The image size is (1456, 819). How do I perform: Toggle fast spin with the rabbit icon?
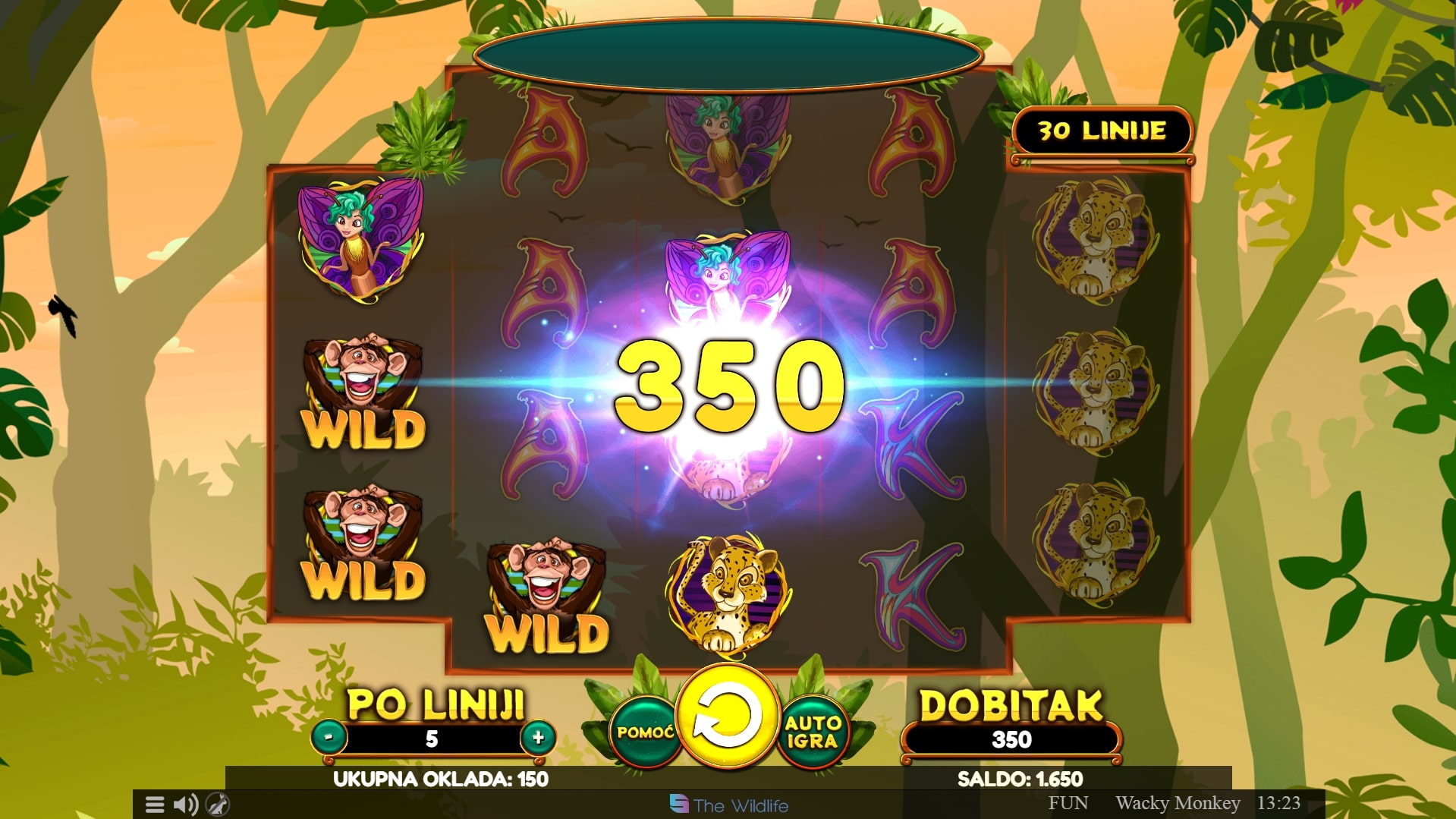click(x=218, y=805)
